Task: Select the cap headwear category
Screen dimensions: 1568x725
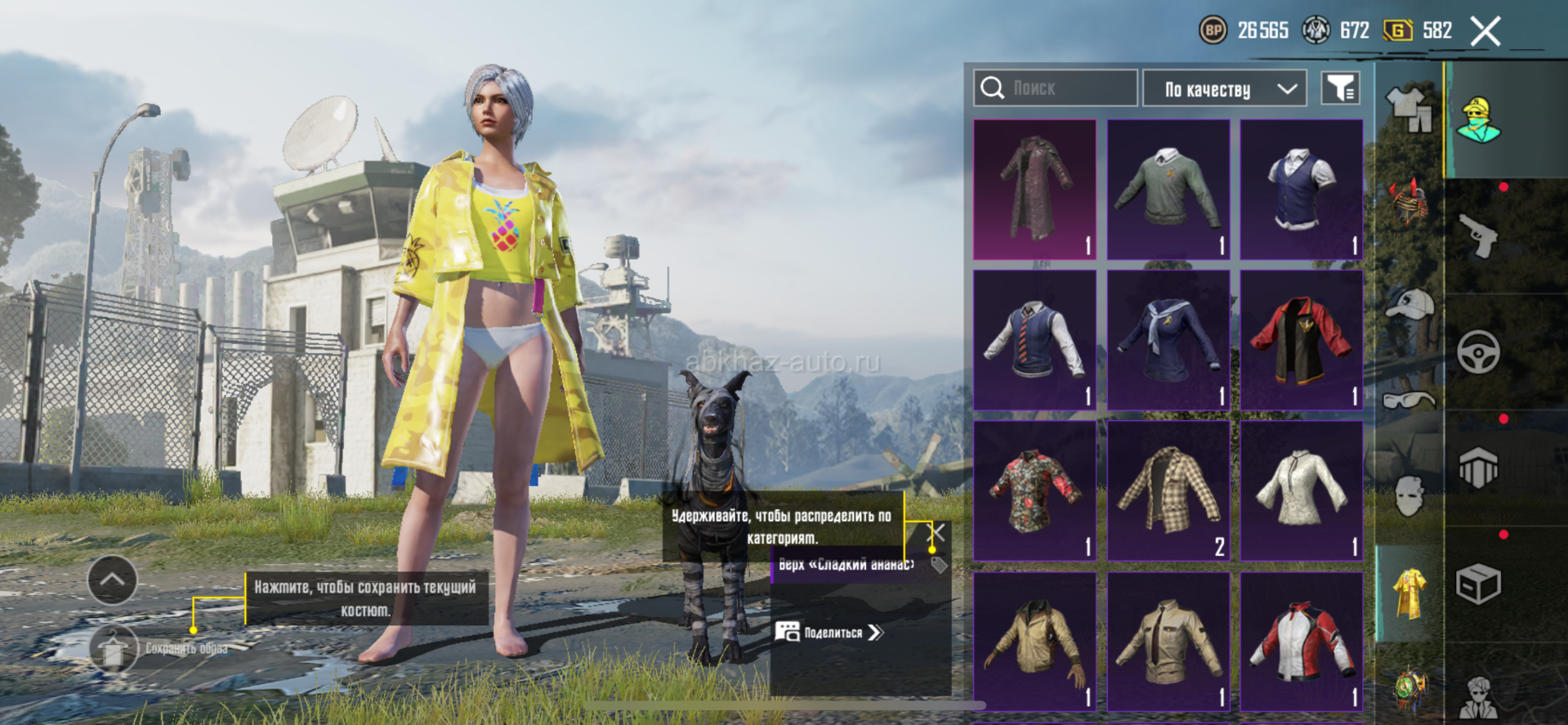Action: point(1409,304)
